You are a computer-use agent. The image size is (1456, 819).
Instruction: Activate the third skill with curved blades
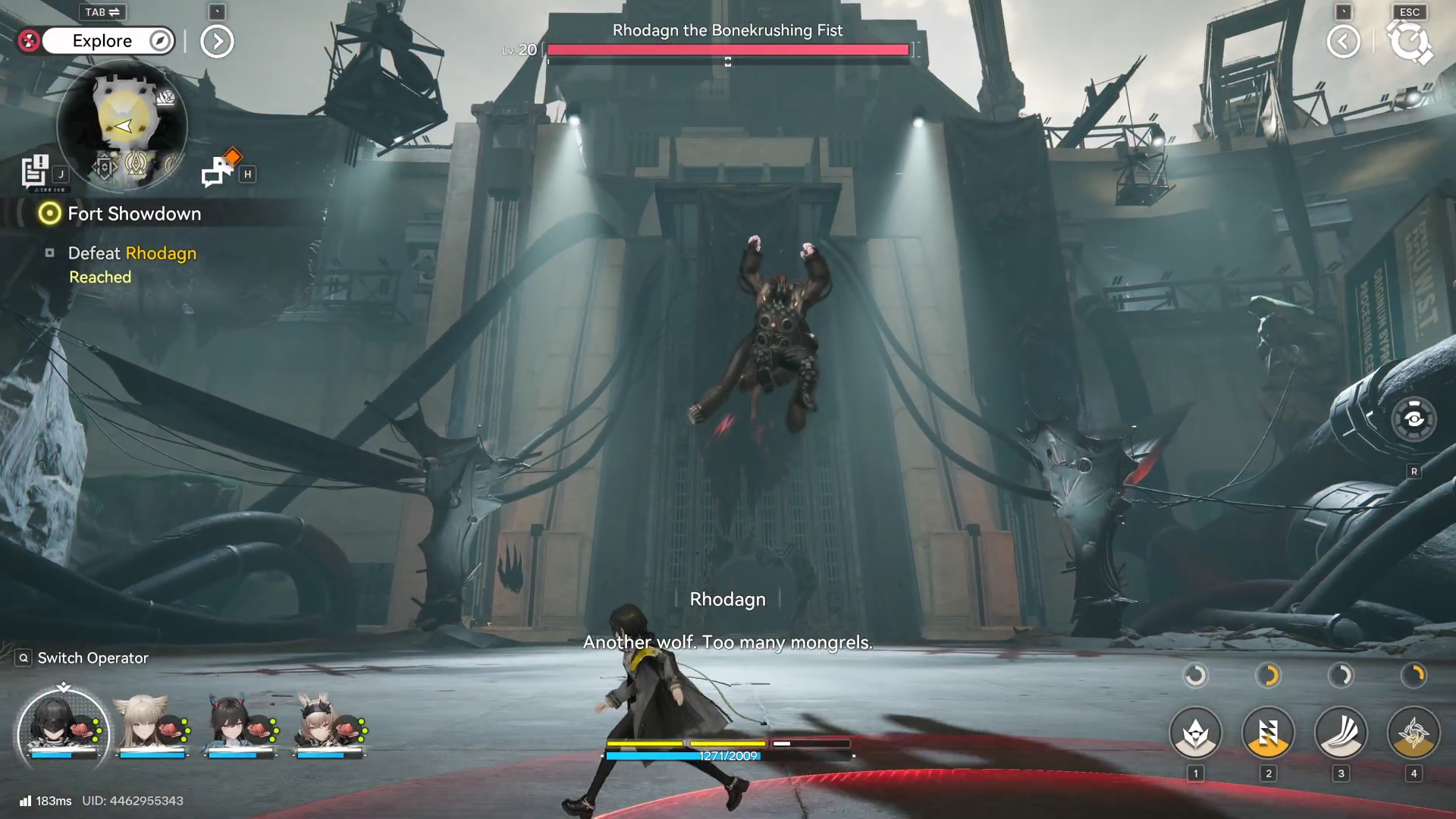(1341, 733)
